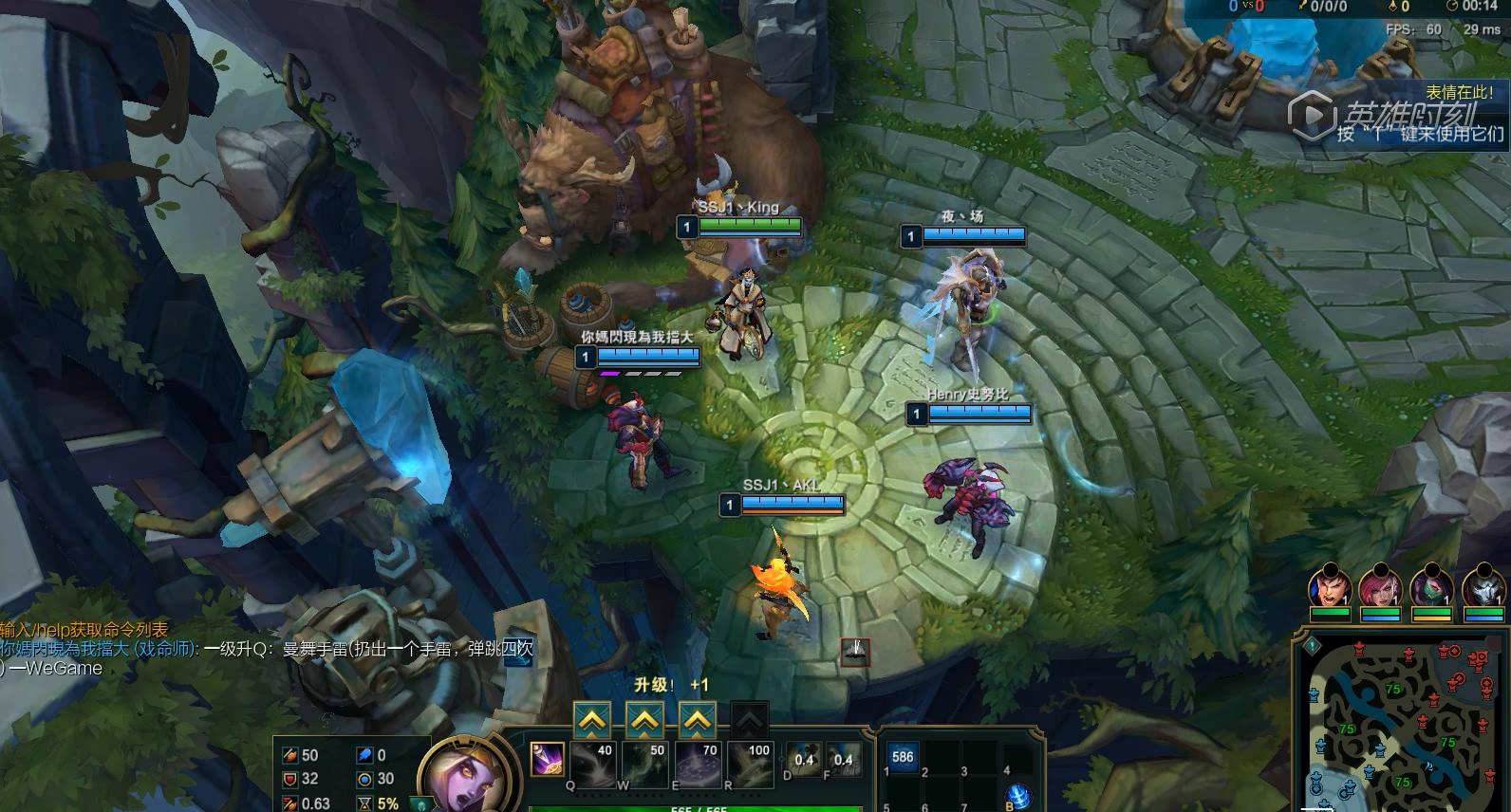Viewport: 1511px width, 812px height.
Task: Click the R ultimate ability icon
Action: click(x=750, y=765)
